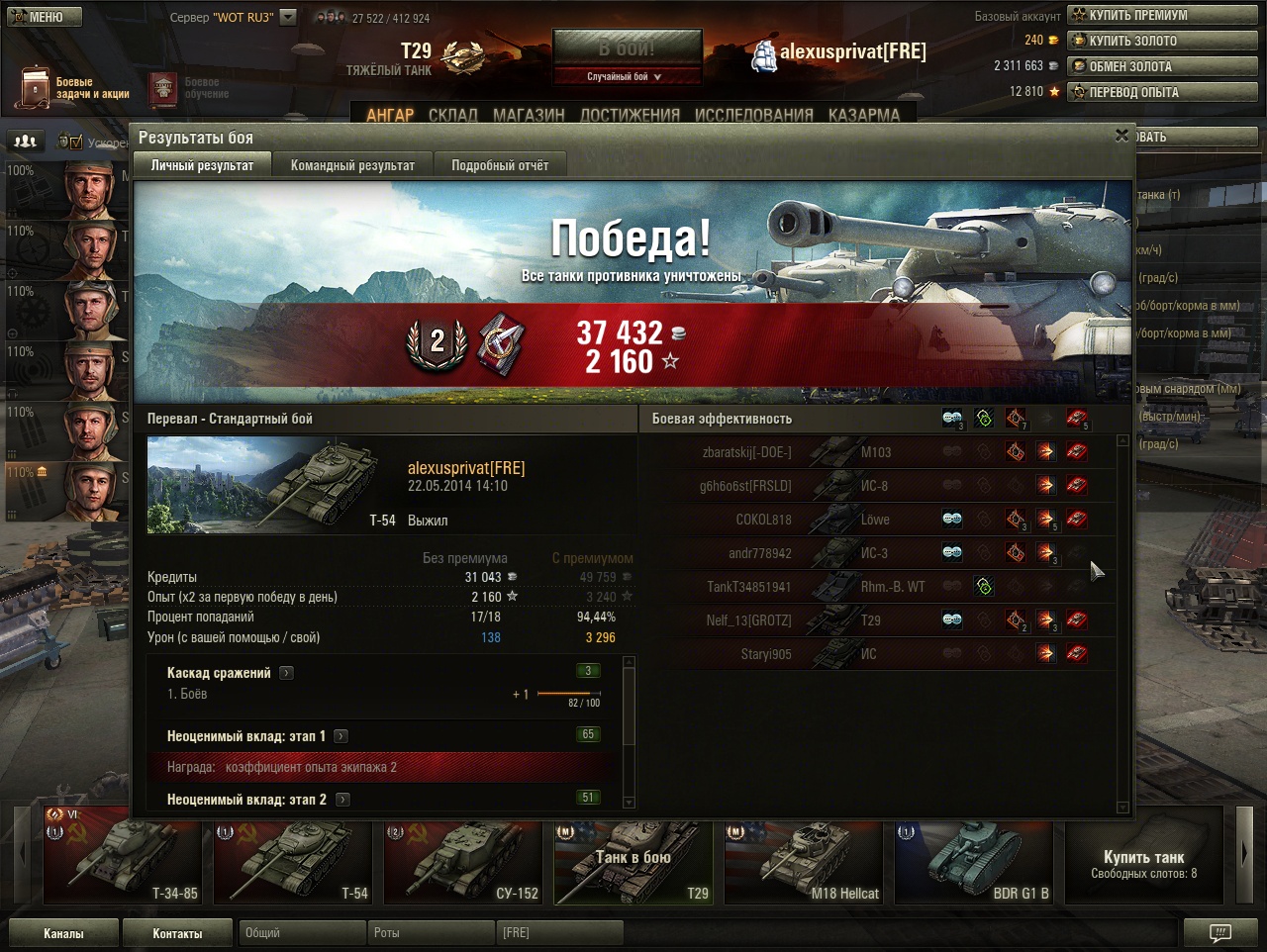Select the Личный результат tab
The height and width of the screenshot is (952, 1267).
click(202, 165)
